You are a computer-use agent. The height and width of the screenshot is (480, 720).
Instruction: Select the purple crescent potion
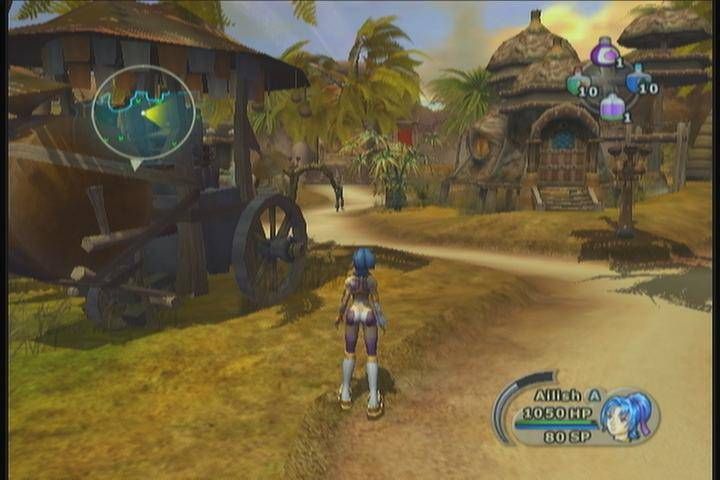coord(604,52)
